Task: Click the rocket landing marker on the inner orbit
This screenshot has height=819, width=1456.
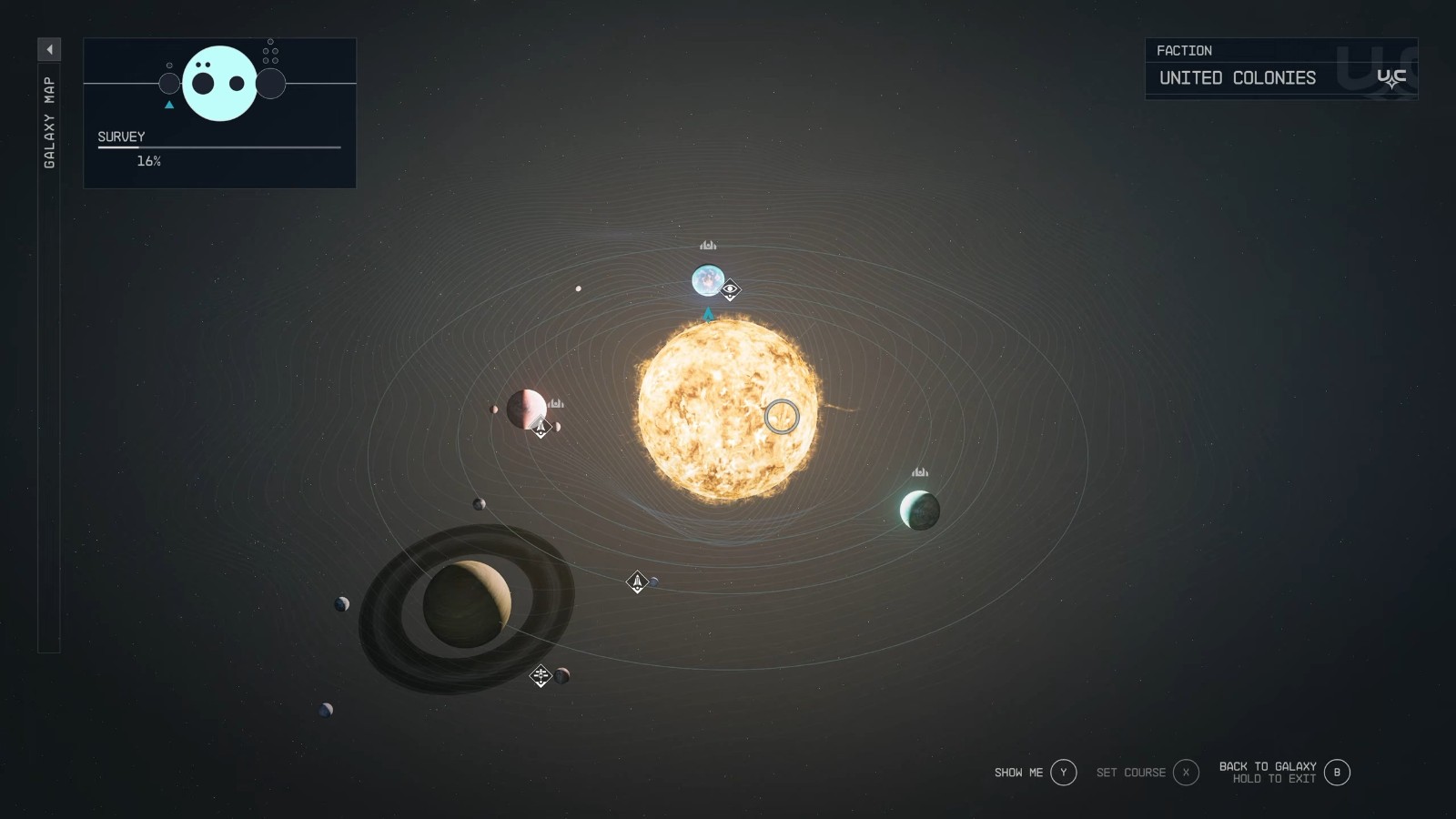Action: (x=635, y=581)
